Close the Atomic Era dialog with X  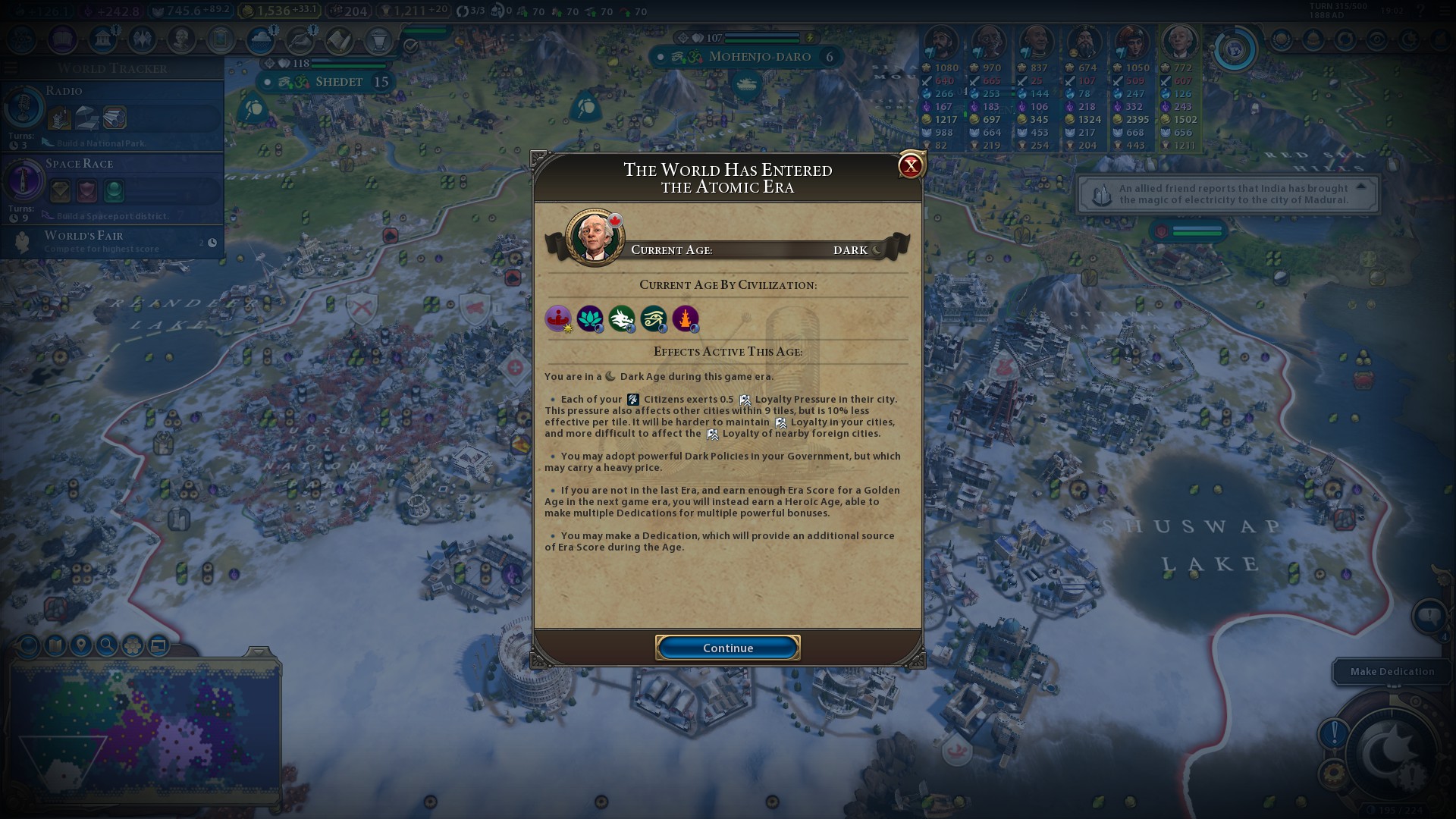[910, 165]
